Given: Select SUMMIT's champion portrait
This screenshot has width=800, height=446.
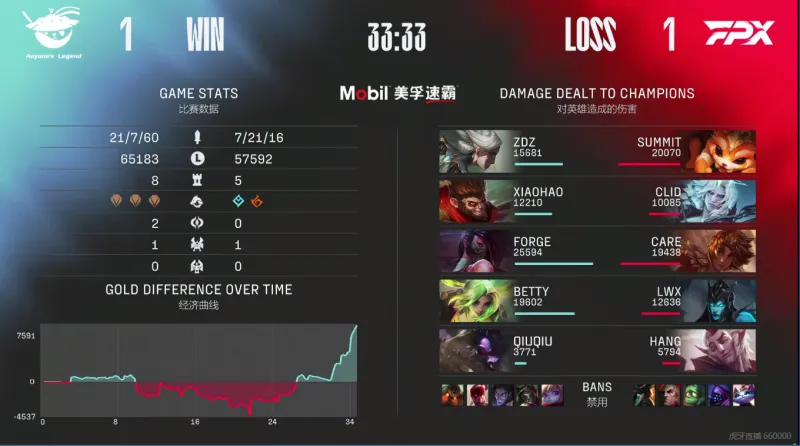Looking at the screenshot, I should (720, 151).
